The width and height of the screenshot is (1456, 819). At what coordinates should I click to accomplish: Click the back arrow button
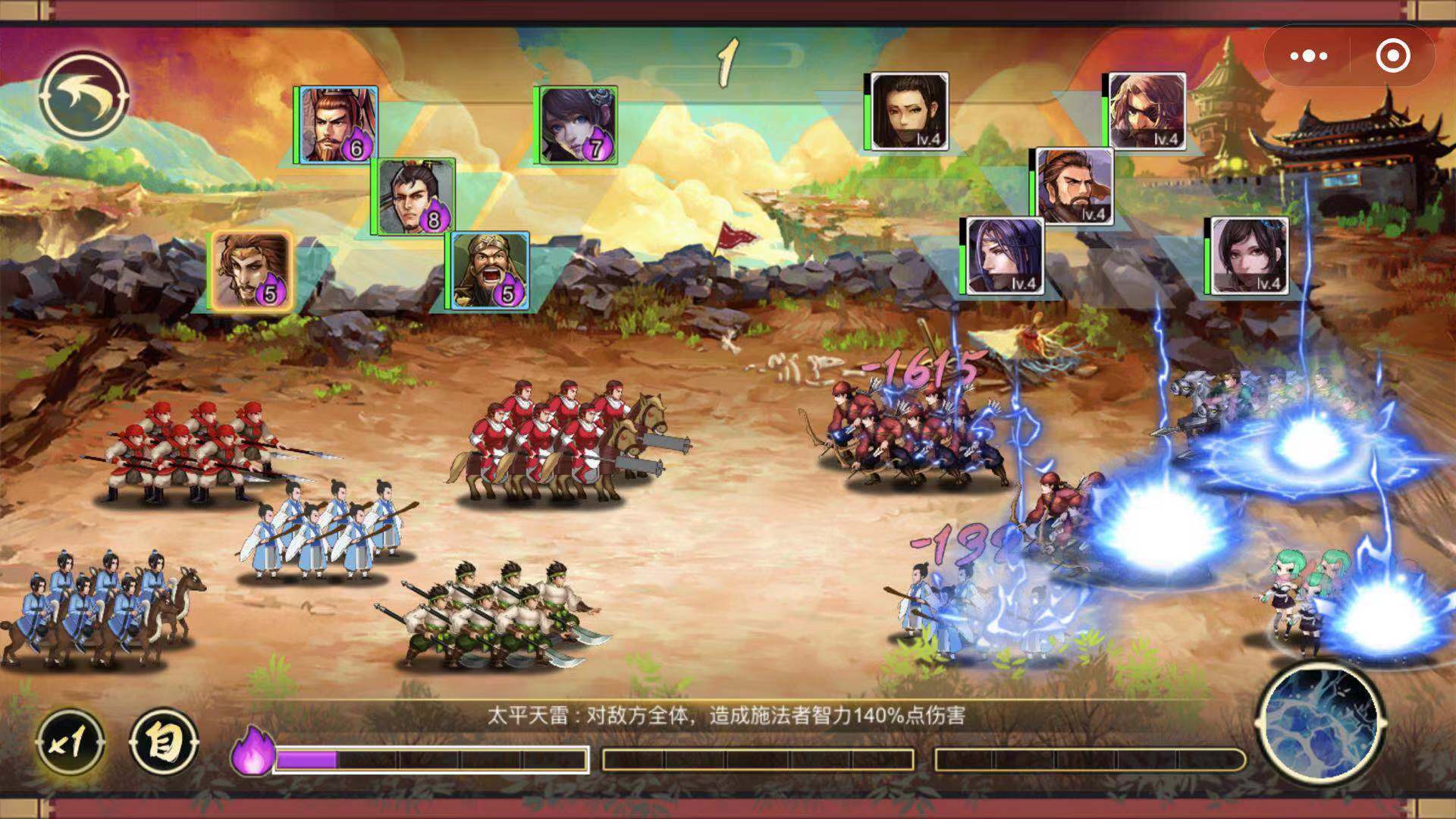(84, 95)
